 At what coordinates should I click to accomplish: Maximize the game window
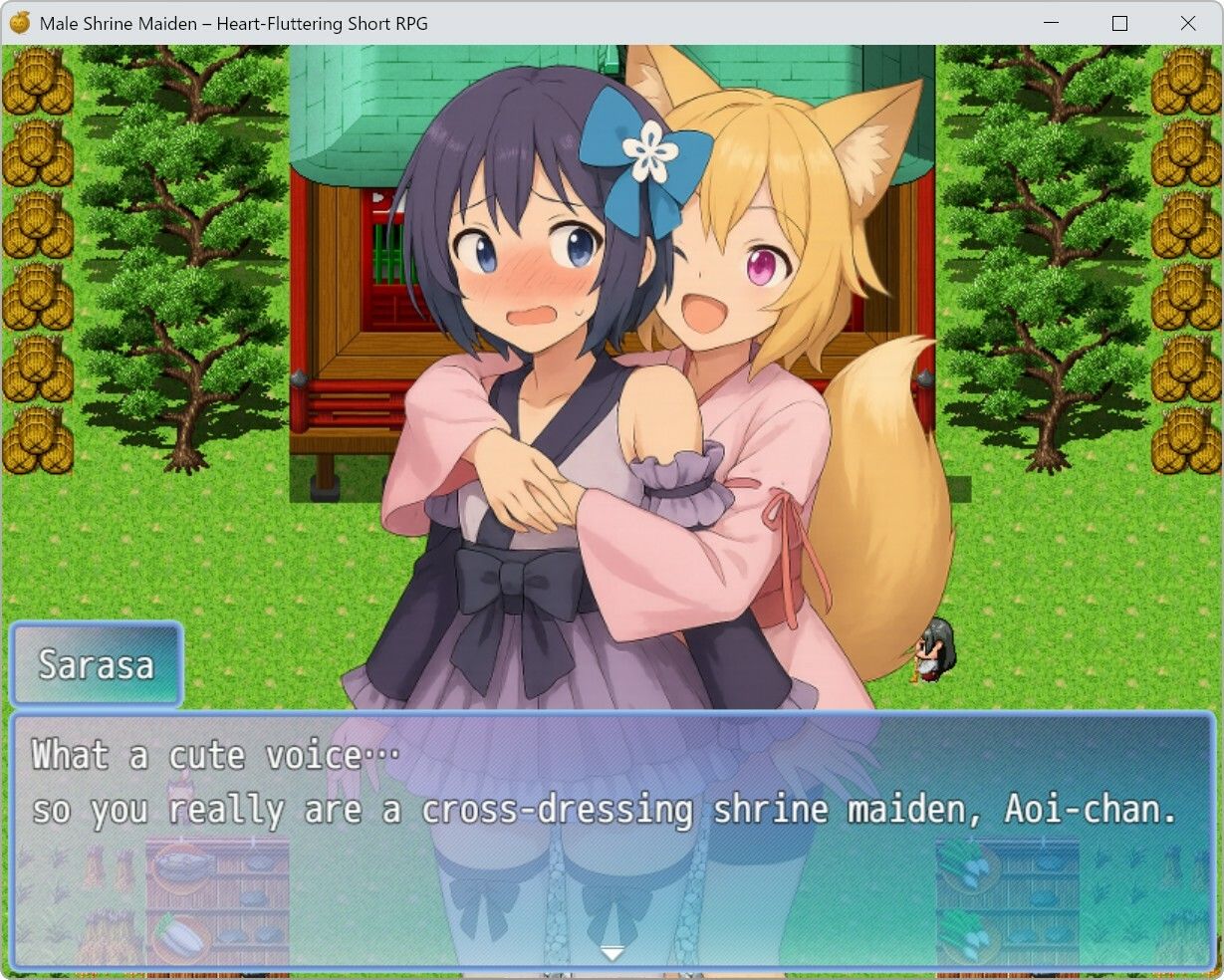[1119, 23]
